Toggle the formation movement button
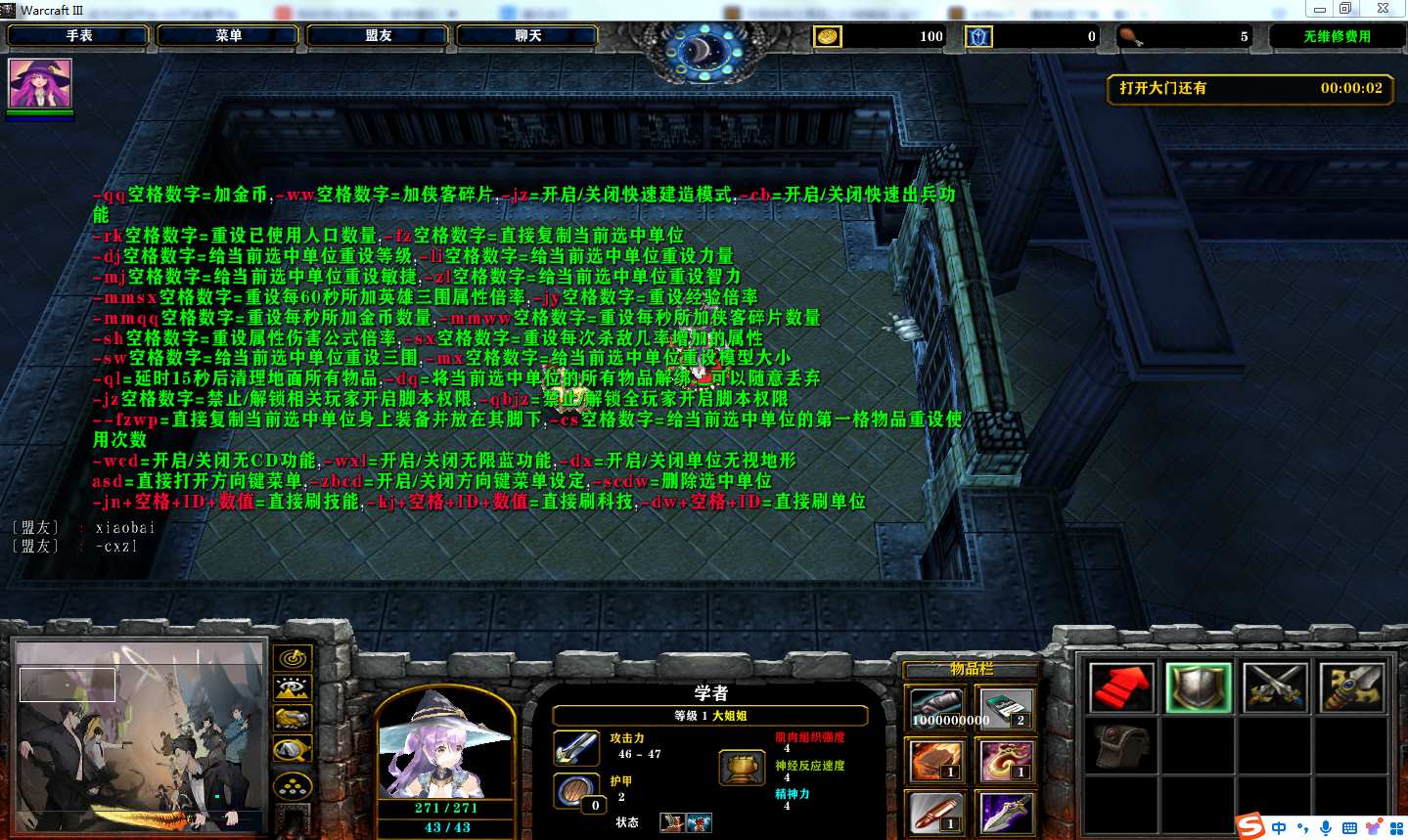This screenshot has width=1408, height=840. (292, 785)
